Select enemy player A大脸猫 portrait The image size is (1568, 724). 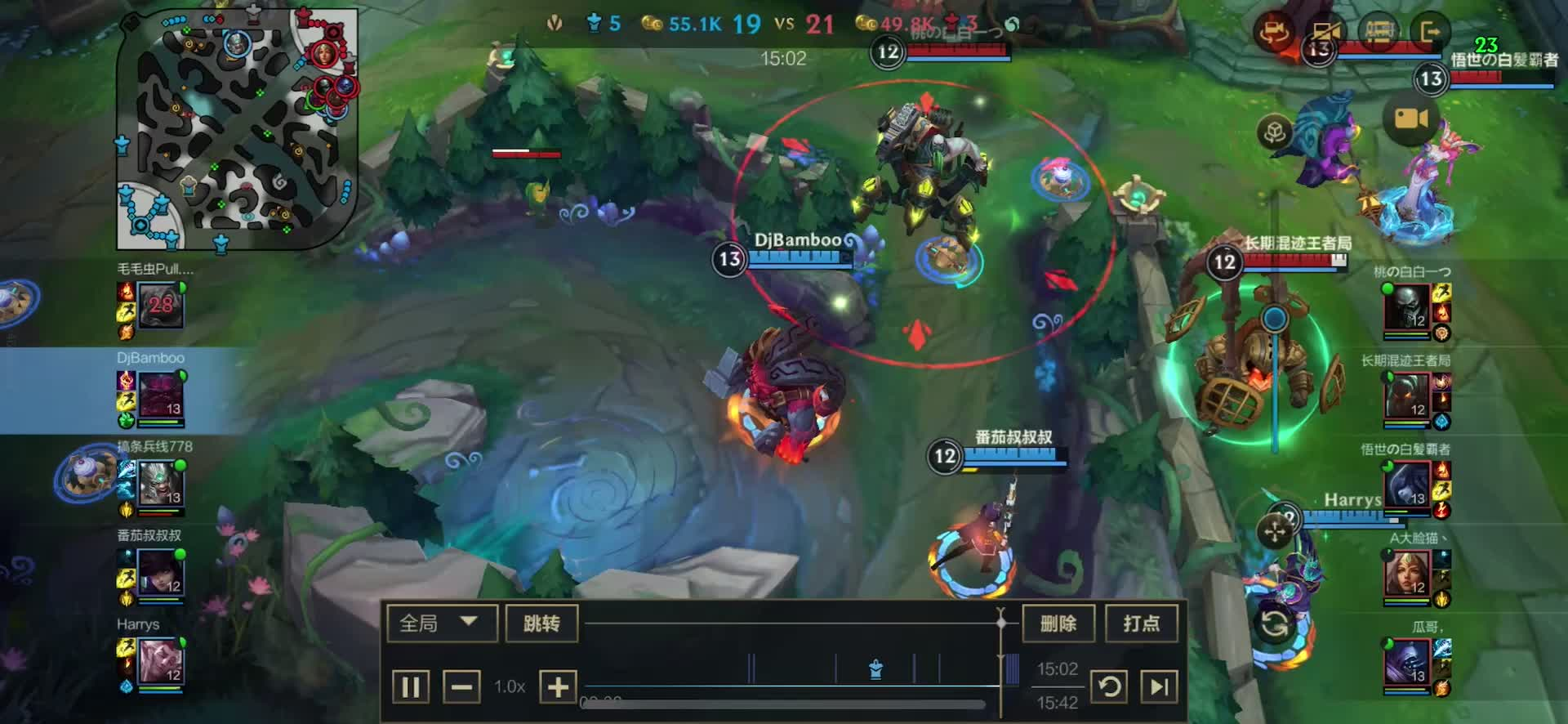[x=1407, y=572]
